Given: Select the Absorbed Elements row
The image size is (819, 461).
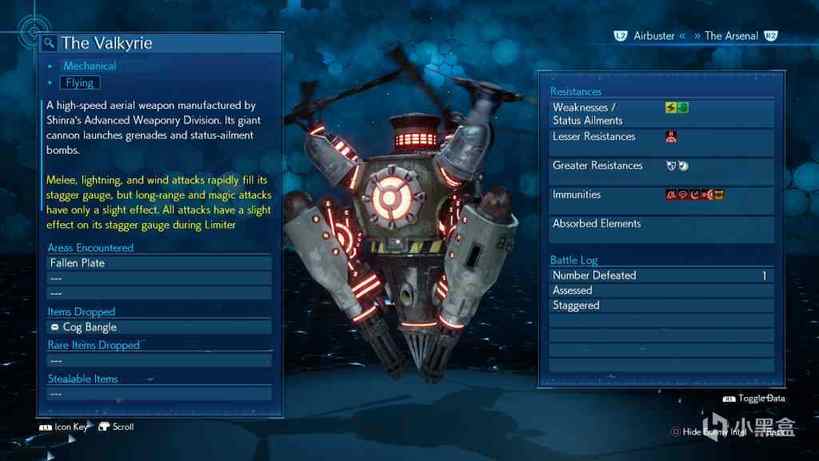Looking at the screenshot, I should click(658, 224).
